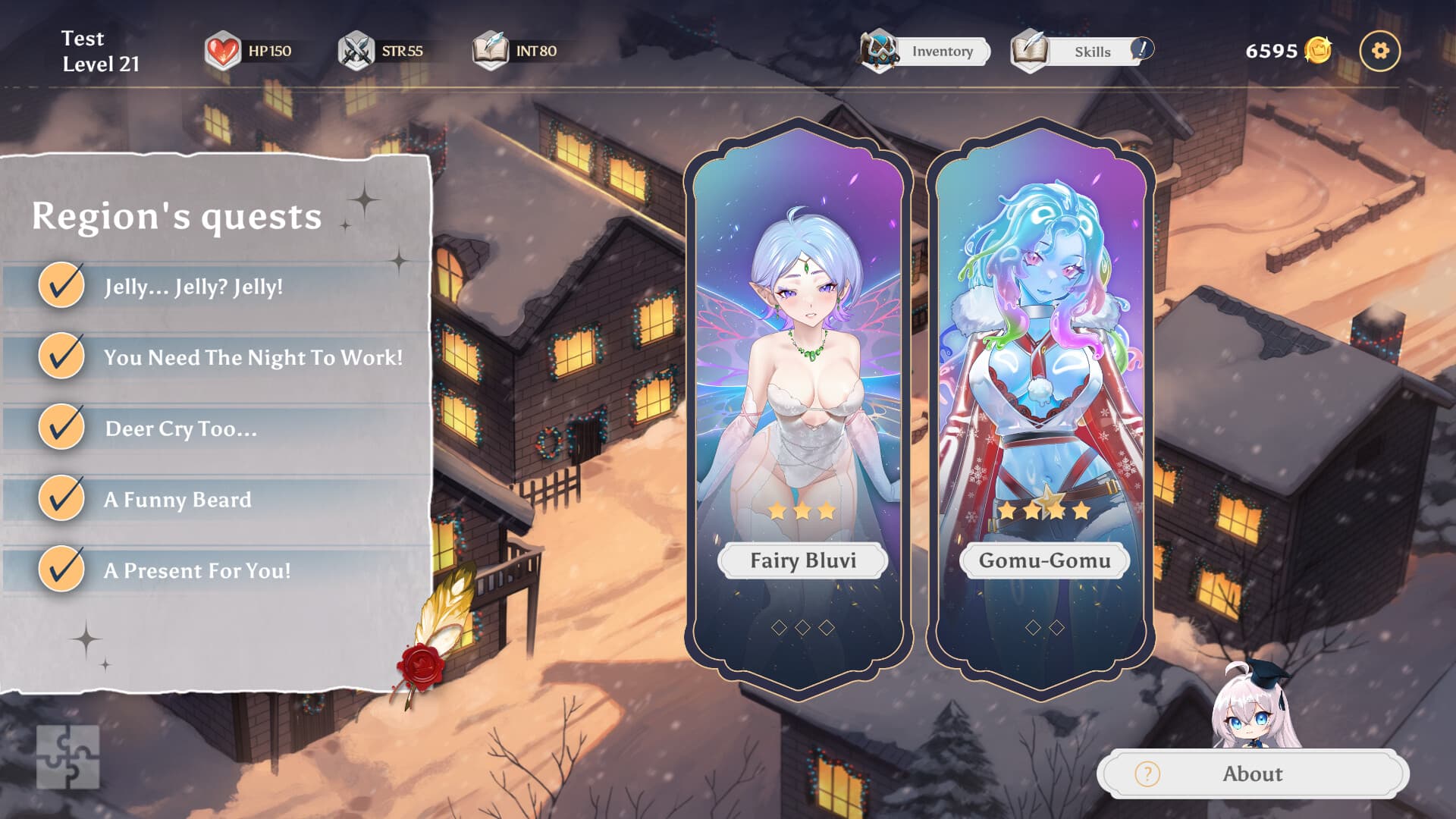Select the Fairy Bluvi character card

click(x=799, y=402)
